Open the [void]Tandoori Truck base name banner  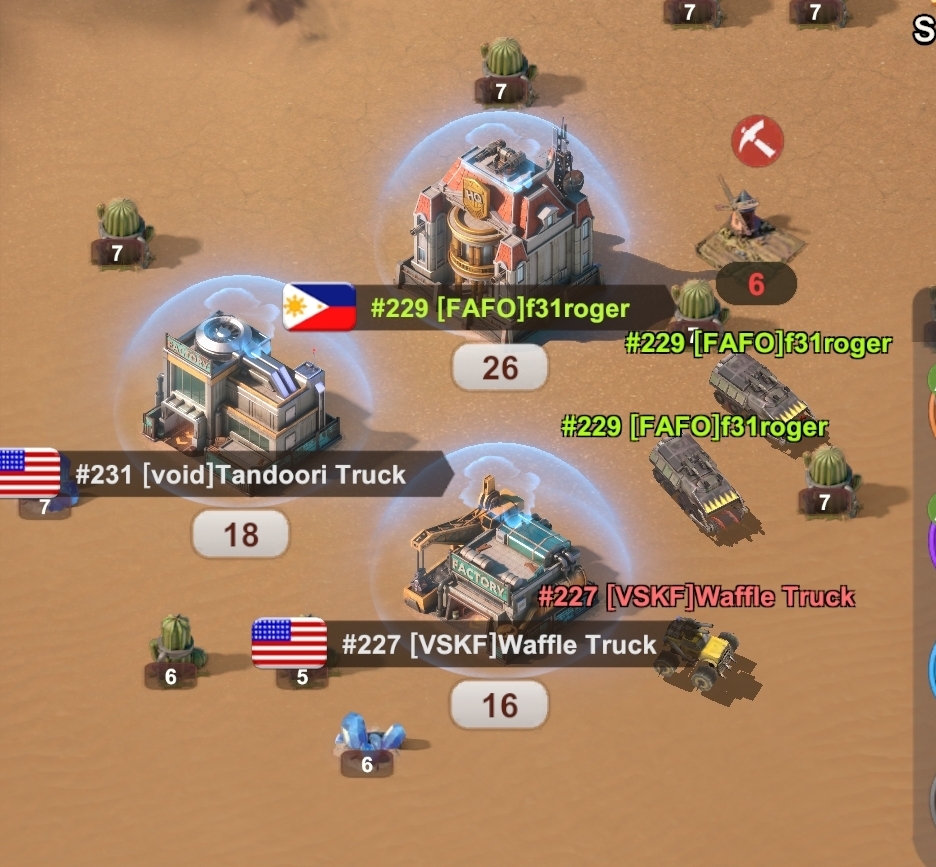point(240,474)
